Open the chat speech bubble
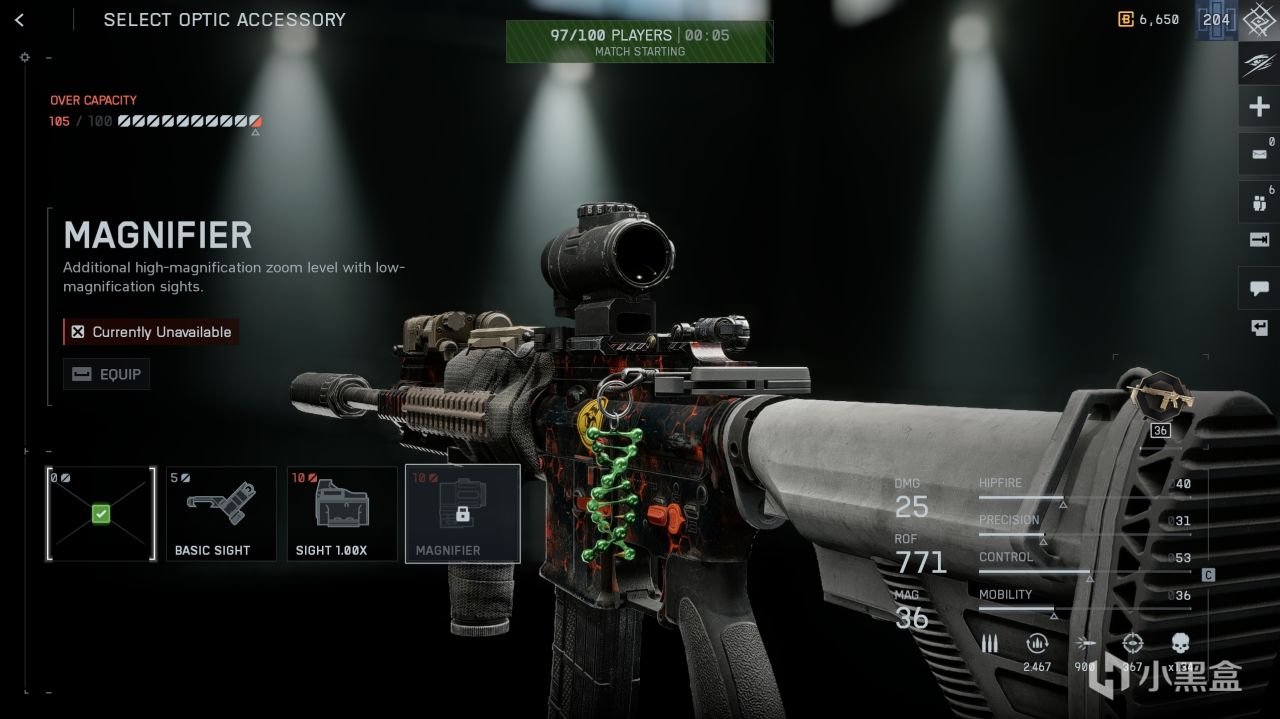 pos(1259,288)
